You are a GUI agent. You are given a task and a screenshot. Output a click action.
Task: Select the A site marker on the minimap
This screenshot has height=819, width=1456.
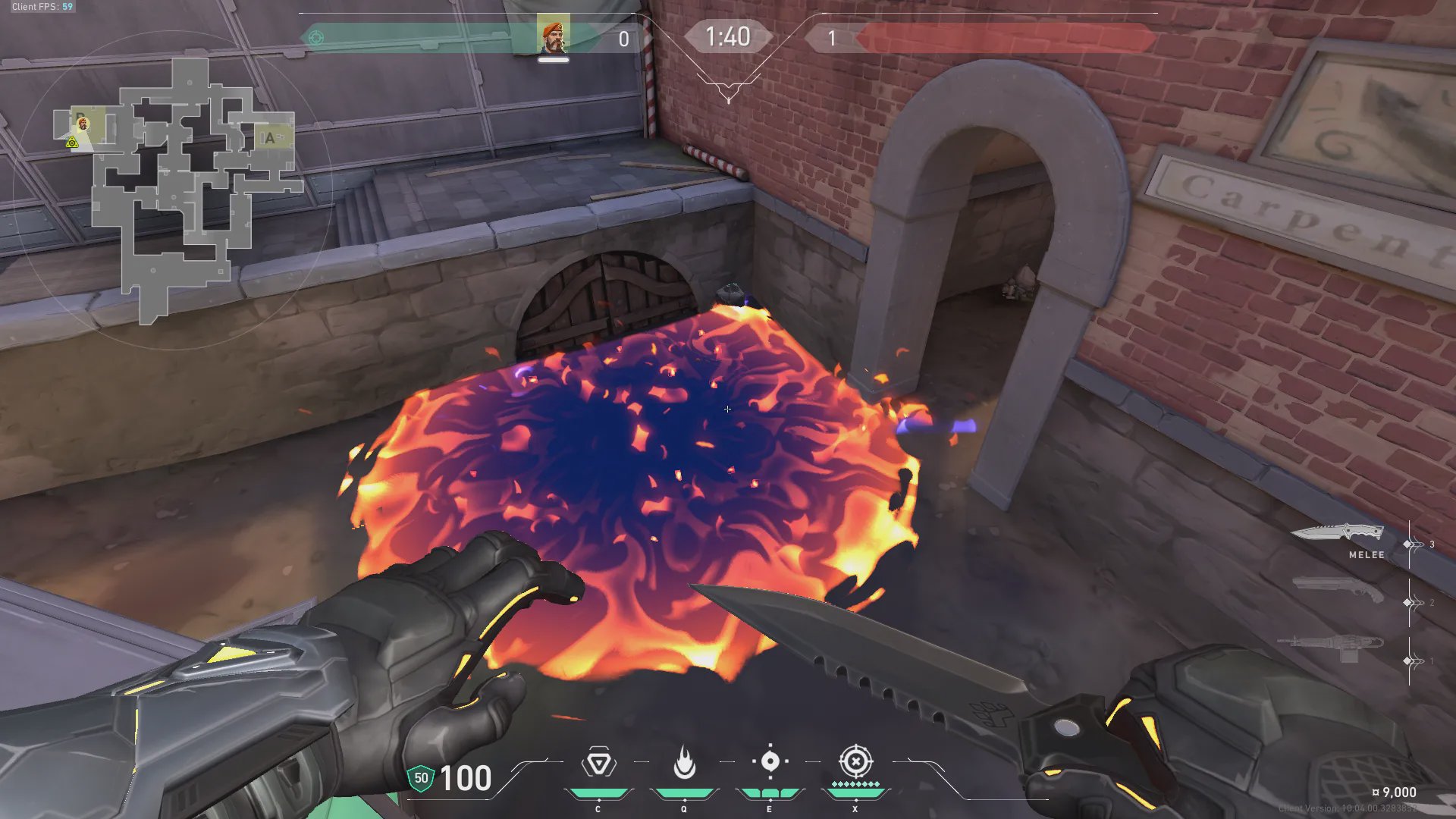click(x=269, y=138)
